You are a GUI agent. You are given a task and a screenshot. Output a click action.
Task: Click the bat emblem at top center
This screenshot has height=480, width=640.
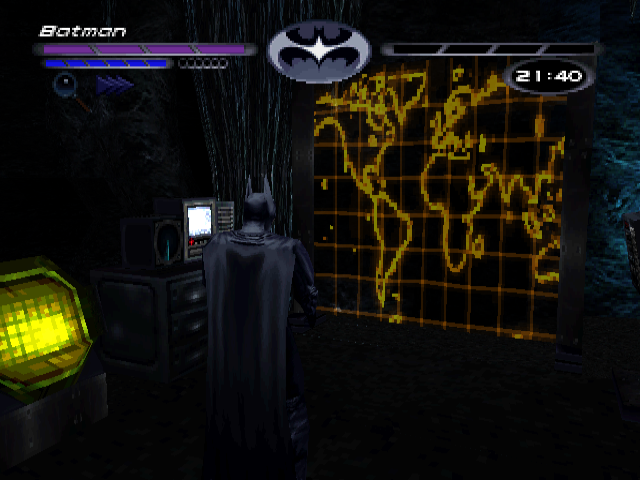point(319,50)
